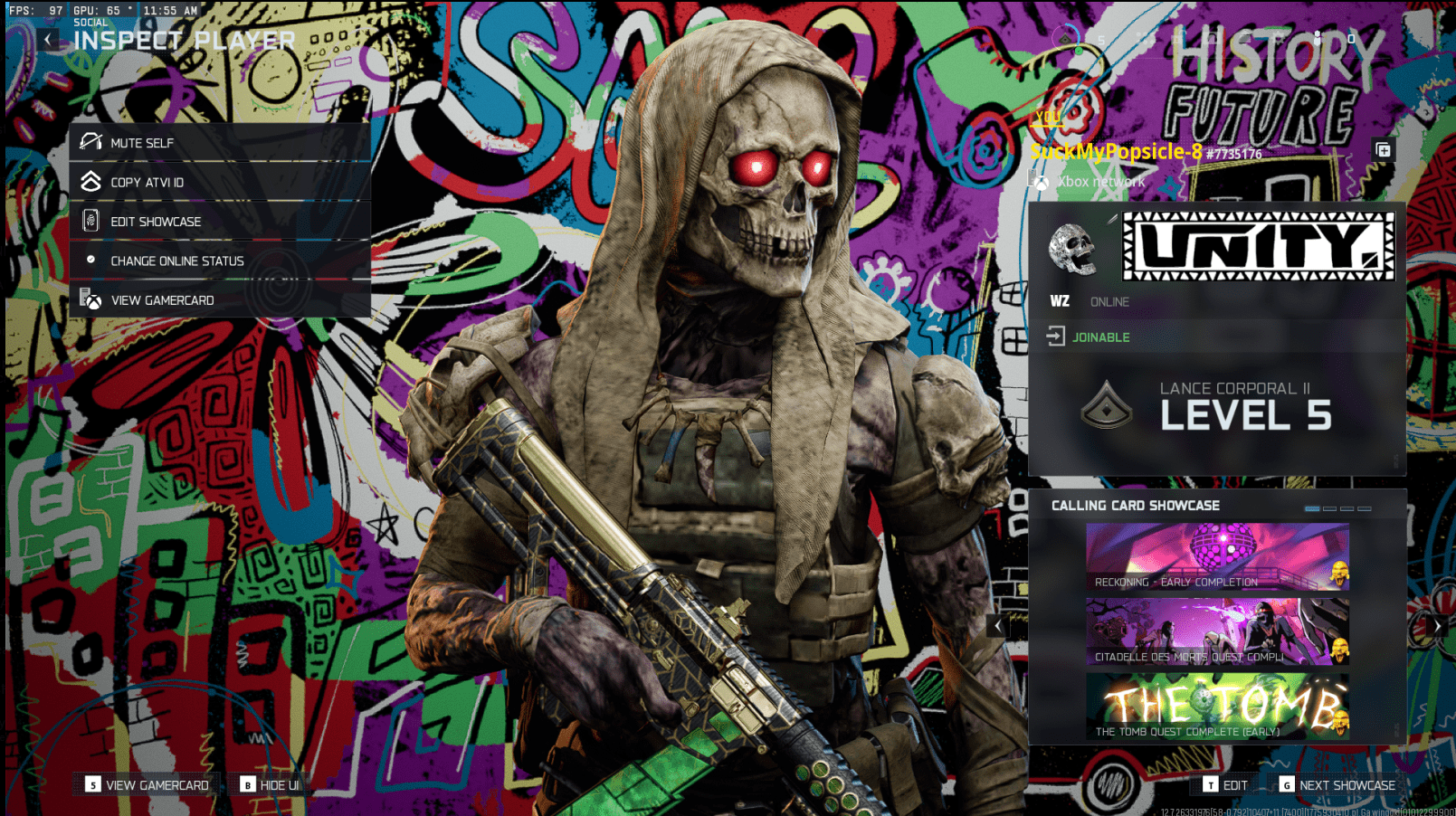Click the Joinable session icon
Viewport: 1456px width, 816px height.
pyautogui.click(x=1055, y=337)
